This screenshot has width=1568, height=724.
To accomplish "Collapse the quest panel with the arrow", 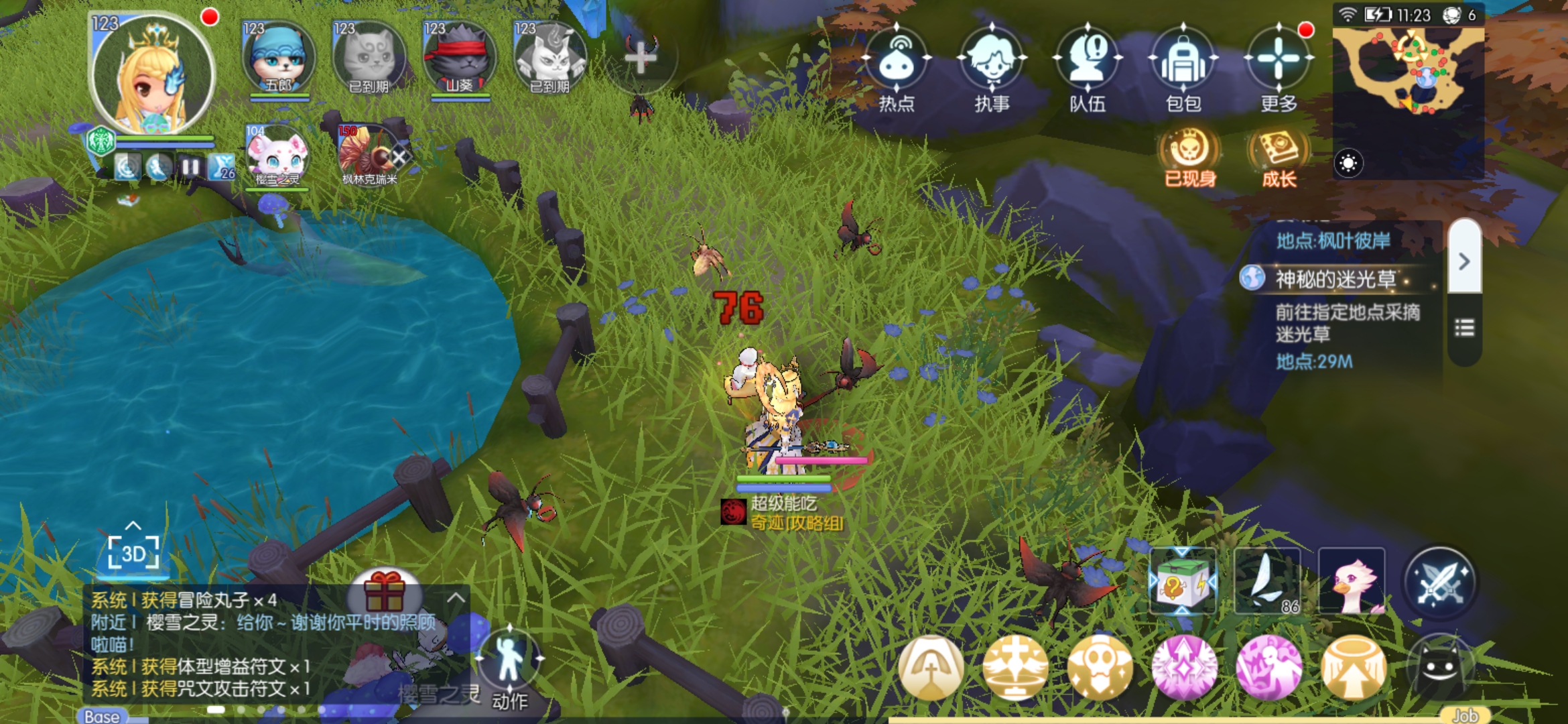I will click(1464, 260).
